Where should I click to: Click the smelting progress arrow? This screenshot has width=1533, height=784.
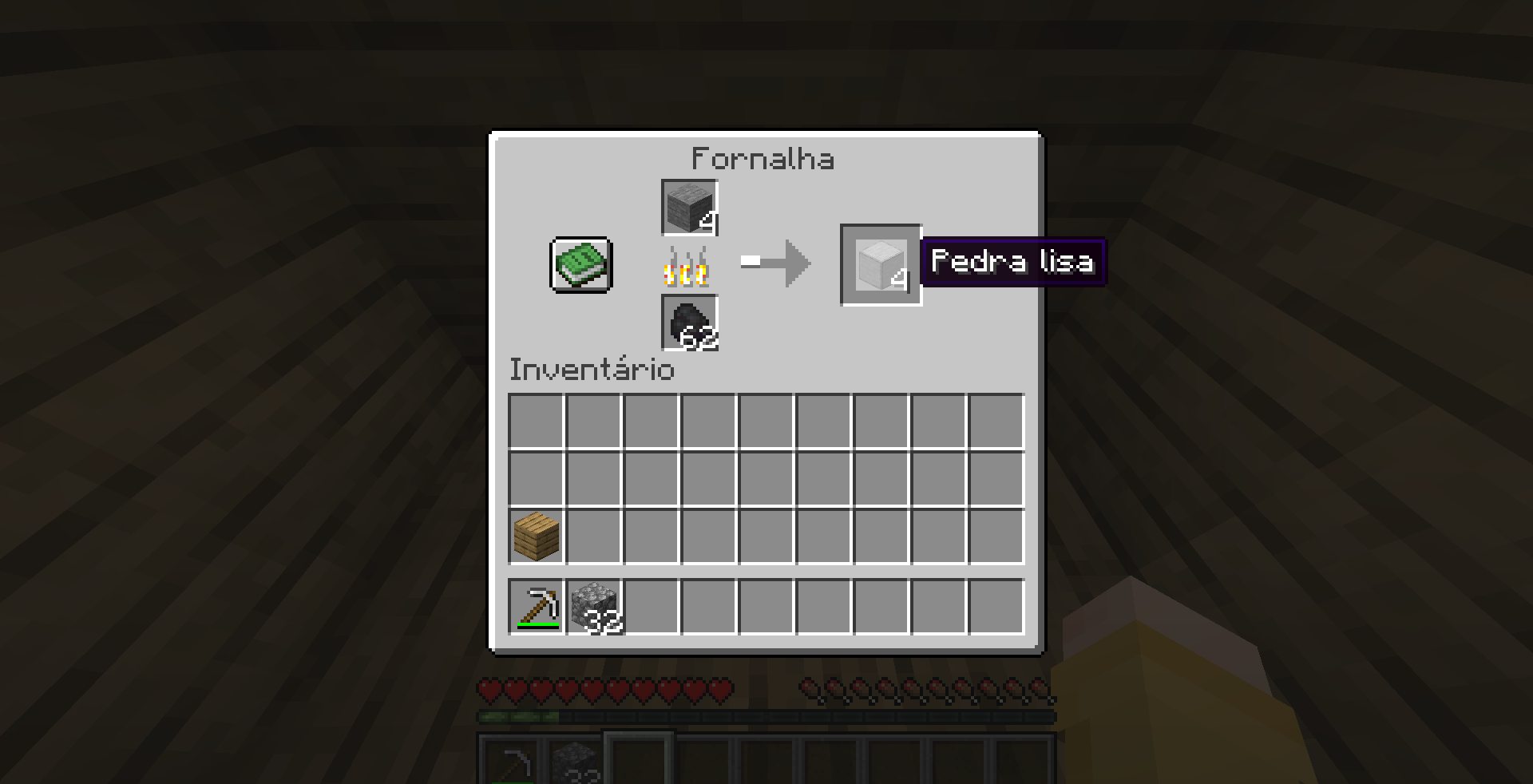click(774, 263)
